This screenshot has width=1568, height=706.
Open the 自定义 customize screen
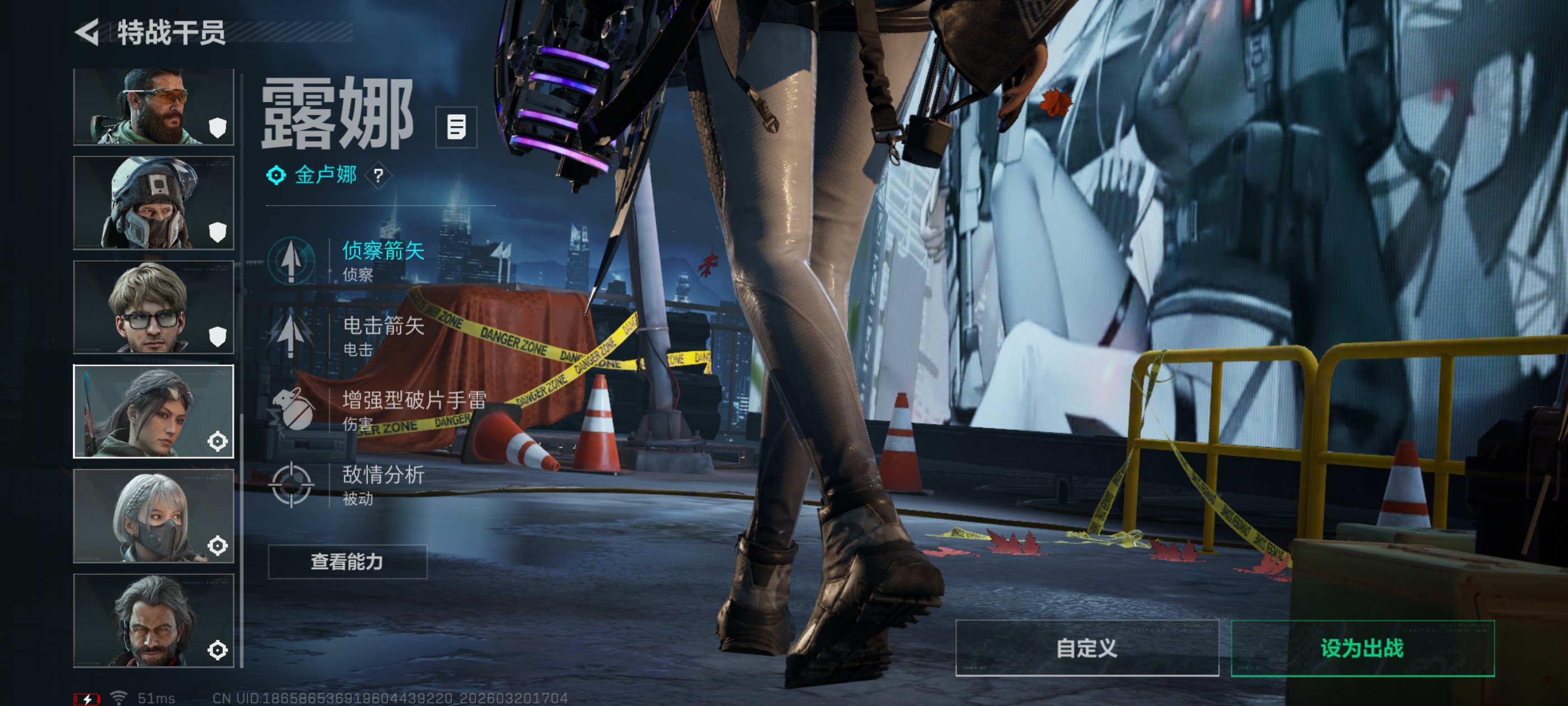(1087, 648)
